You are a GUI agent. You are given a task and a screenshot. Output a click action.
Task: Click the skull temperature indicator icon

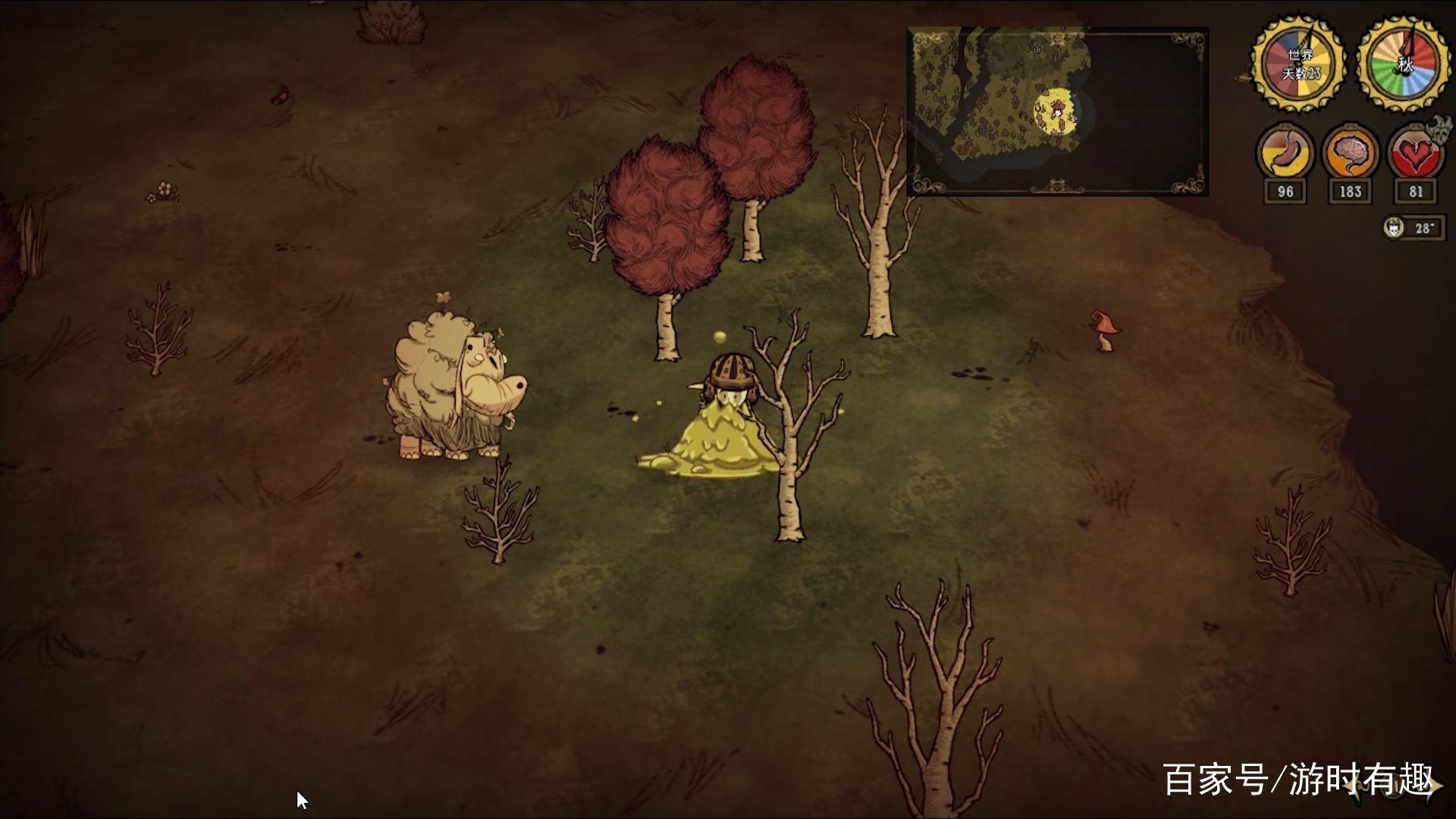1394,227
